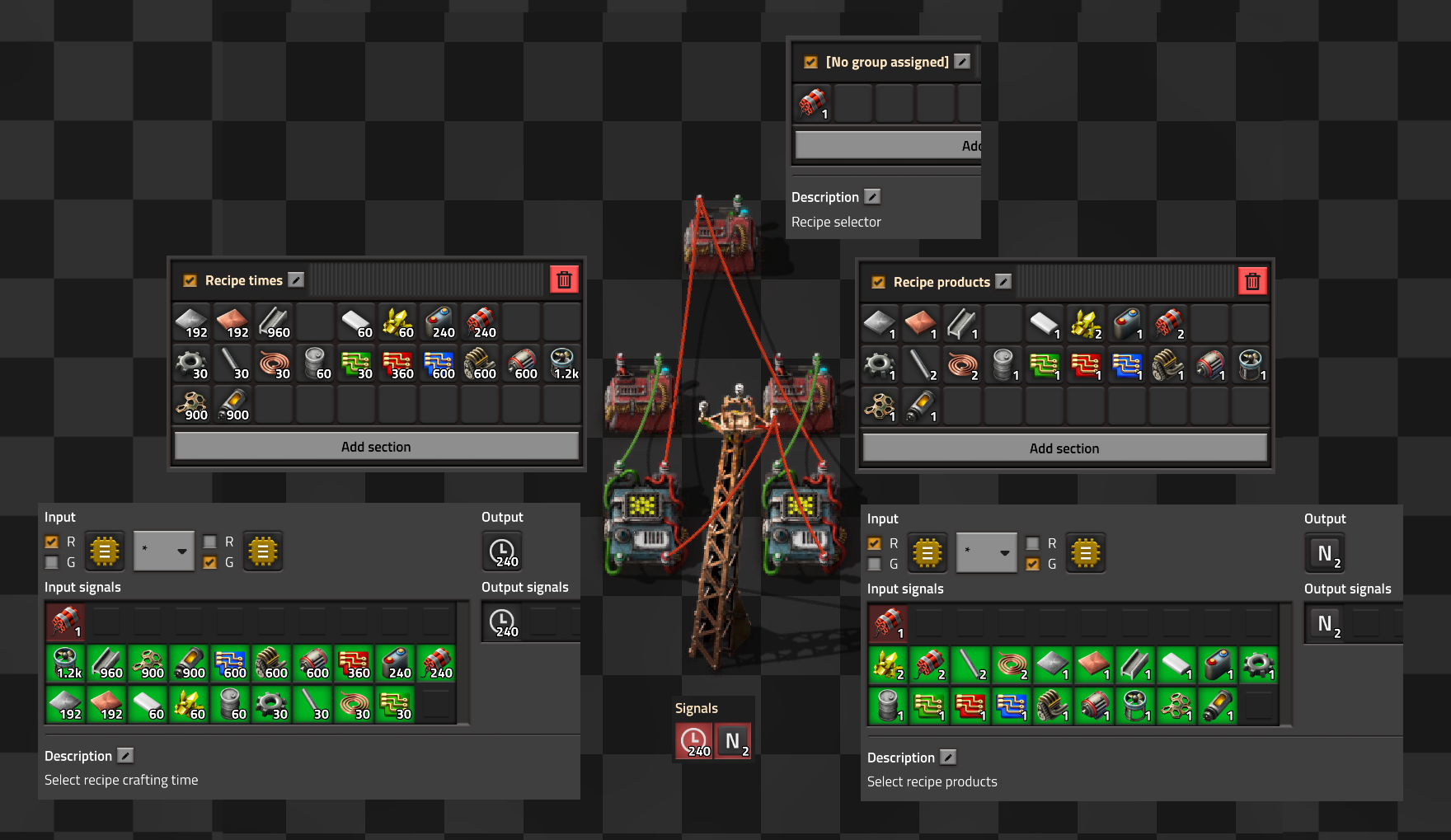1451x840 pixels.
Task: Click the pencil beside the Recipe selector description
Action: (x=873, y=196)
